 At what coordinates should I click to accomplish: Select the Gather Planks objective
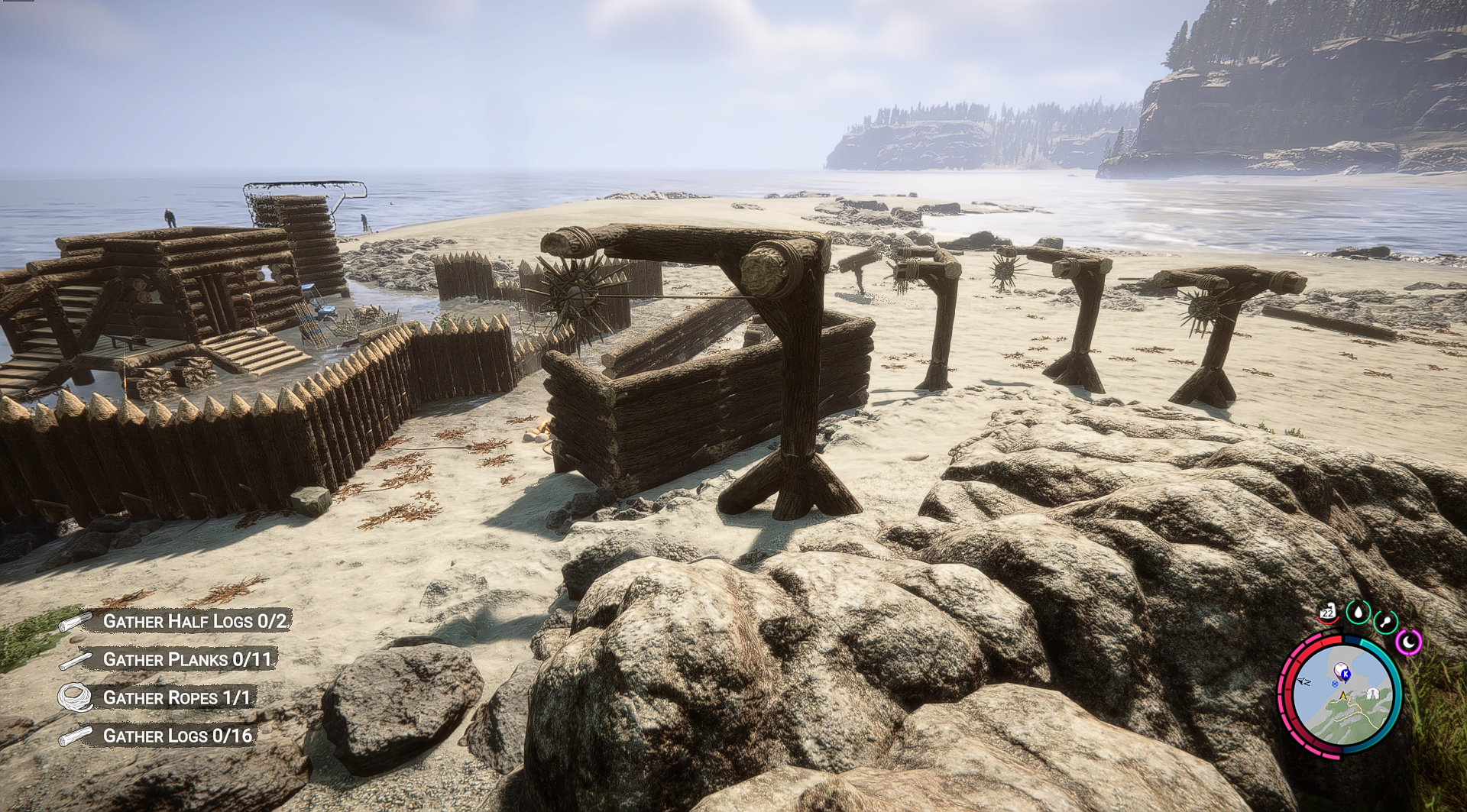coord(186,659)
